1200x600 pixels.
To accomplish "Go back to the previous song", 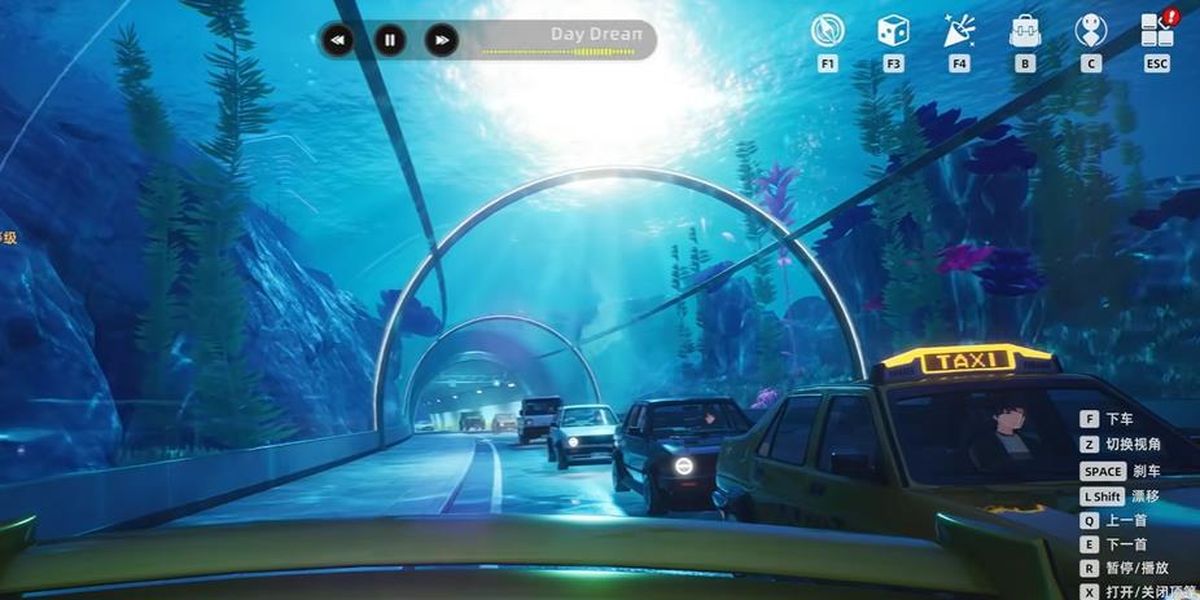I will pyautogui.click(x=338, y=40).
